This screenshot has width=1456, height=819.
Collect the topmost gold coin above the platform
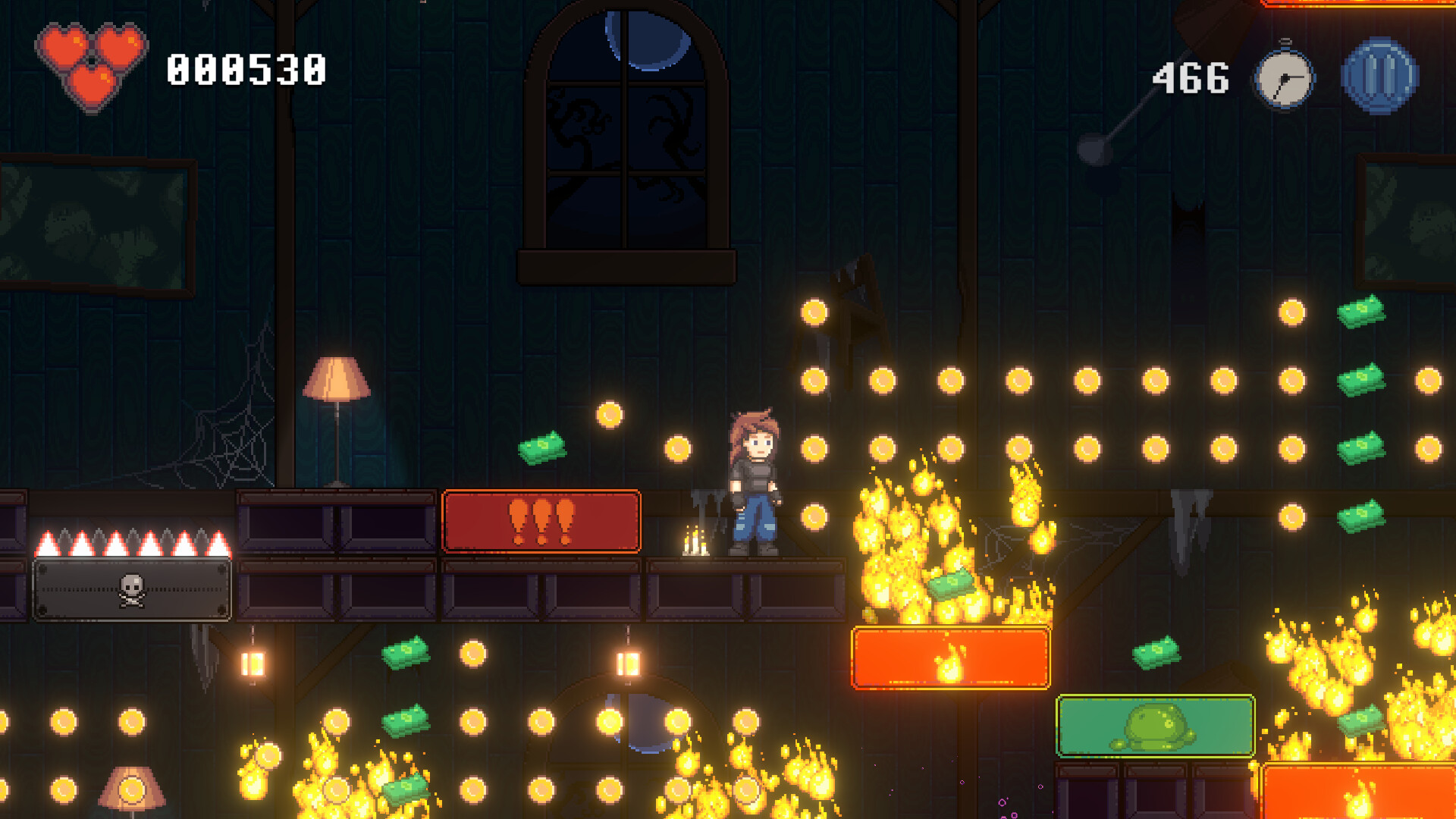click(x=815, y=311)
